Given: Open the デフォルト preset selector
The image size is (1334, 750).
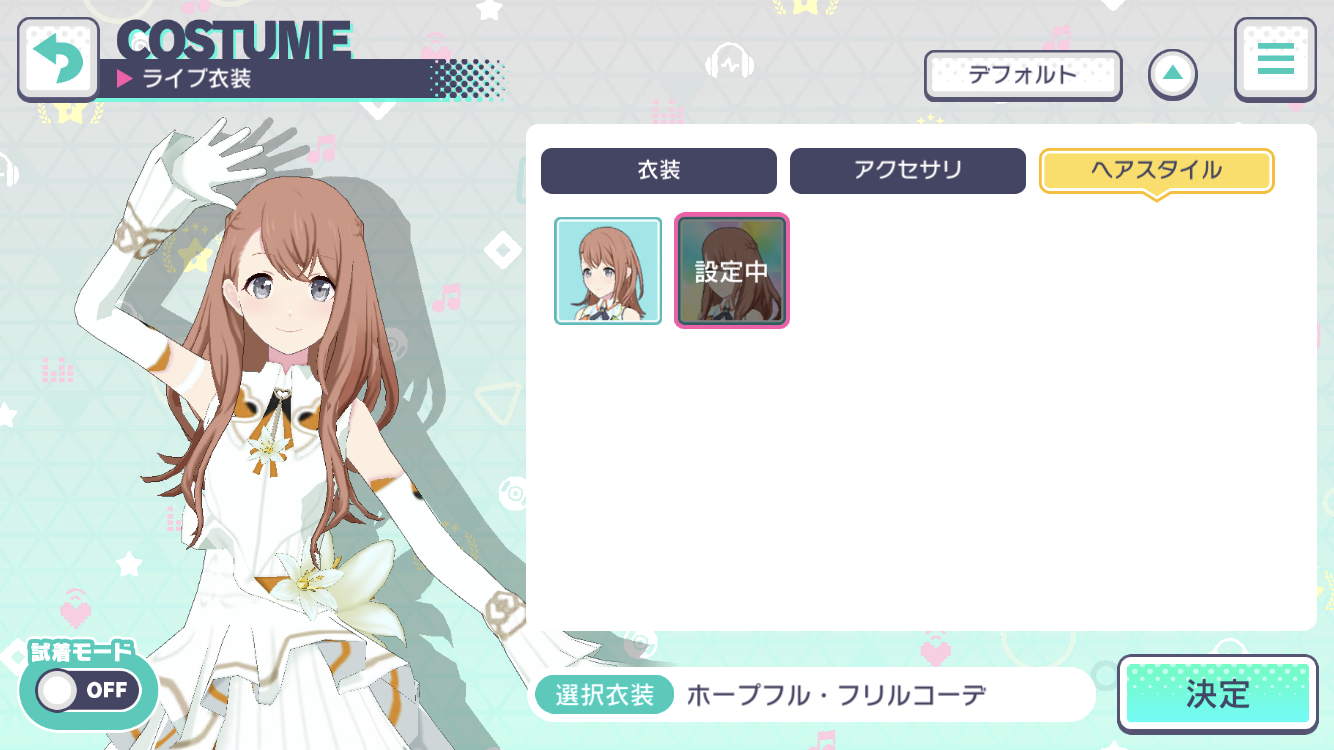Looking at the screenshot, I should (x=1022, y=76).
